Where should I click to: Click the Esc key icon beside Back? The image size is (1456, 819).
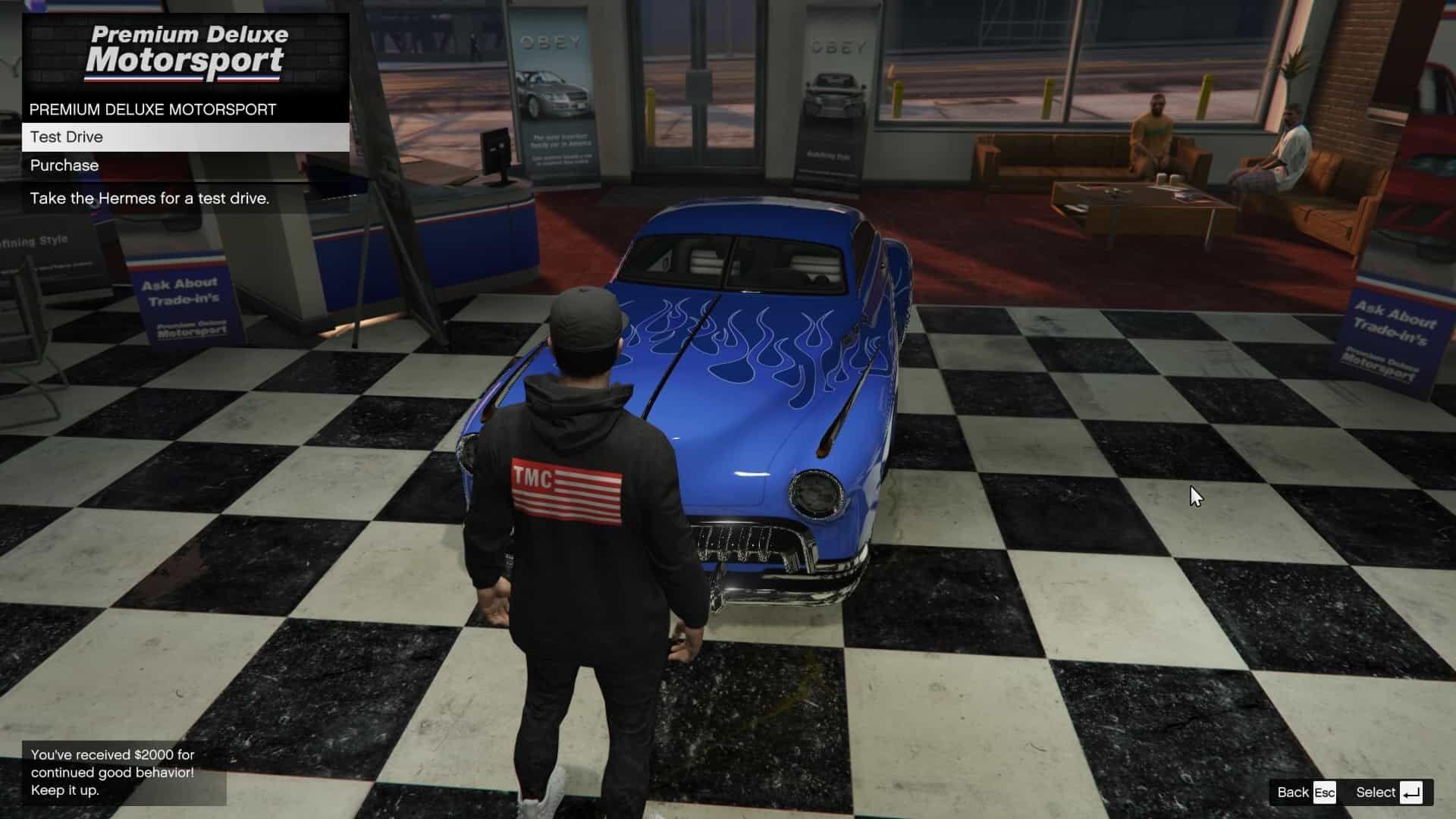1324,792
